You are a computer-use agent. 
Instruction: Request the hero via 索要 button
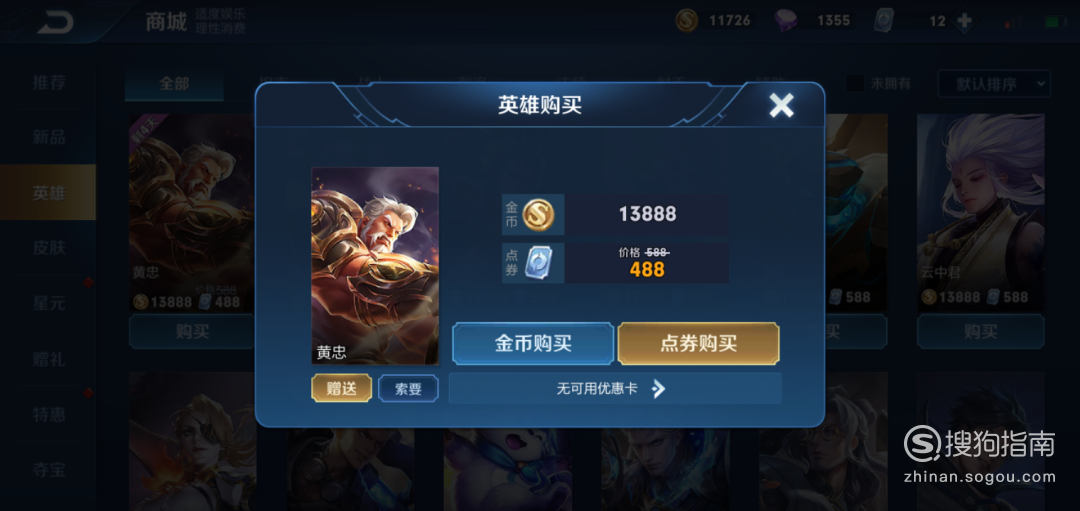point(408,388)
